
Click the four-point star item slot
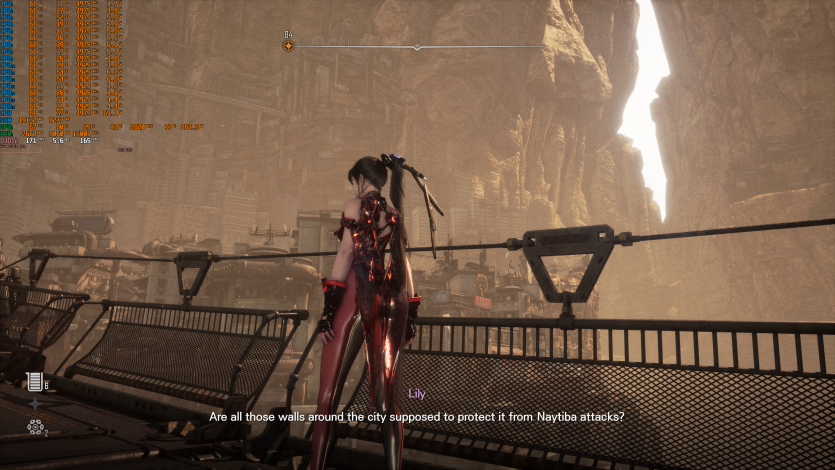point(36,404)
